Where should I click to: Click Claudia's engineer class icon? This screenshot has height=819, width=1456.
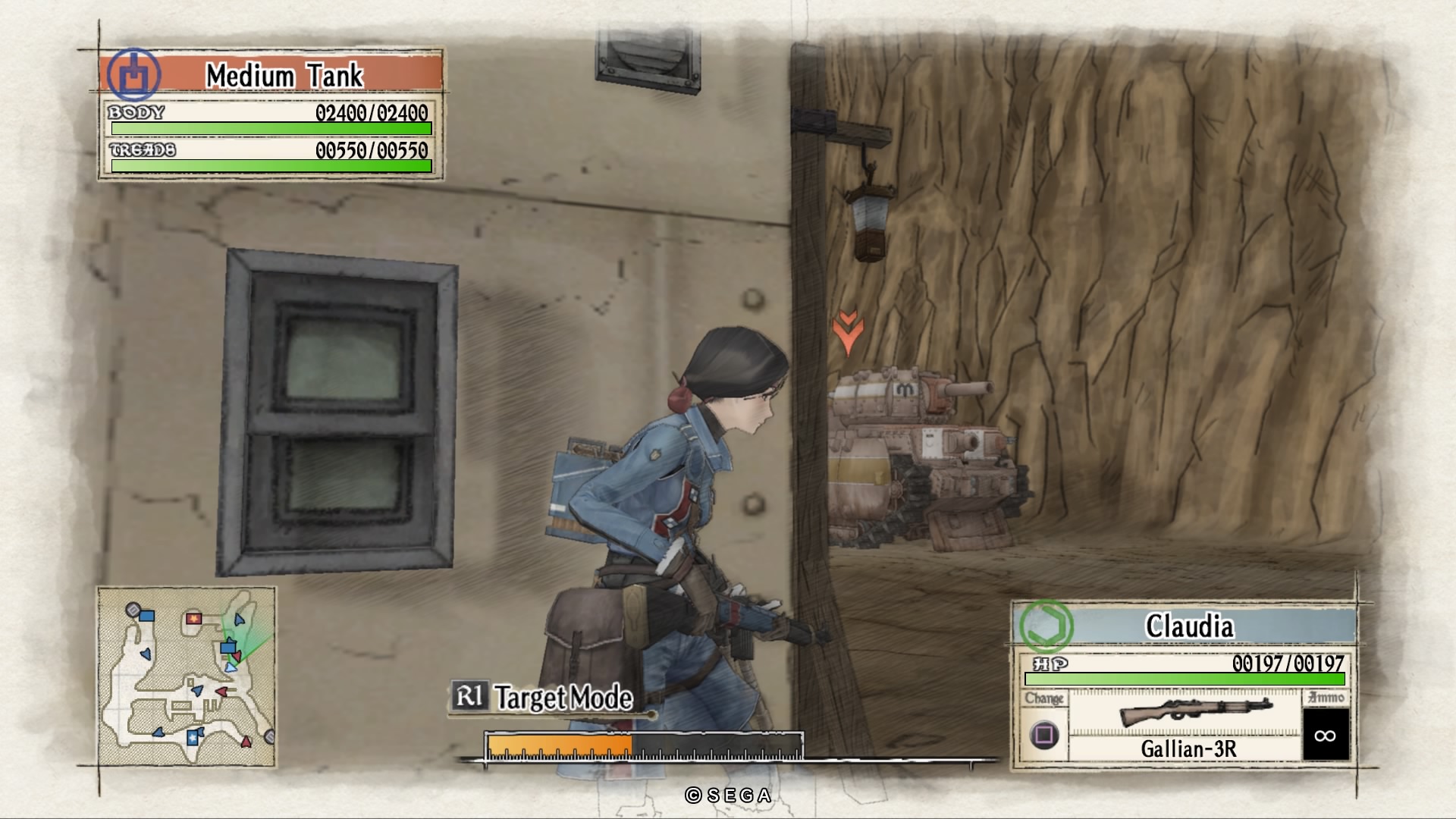click(1046, 626)
